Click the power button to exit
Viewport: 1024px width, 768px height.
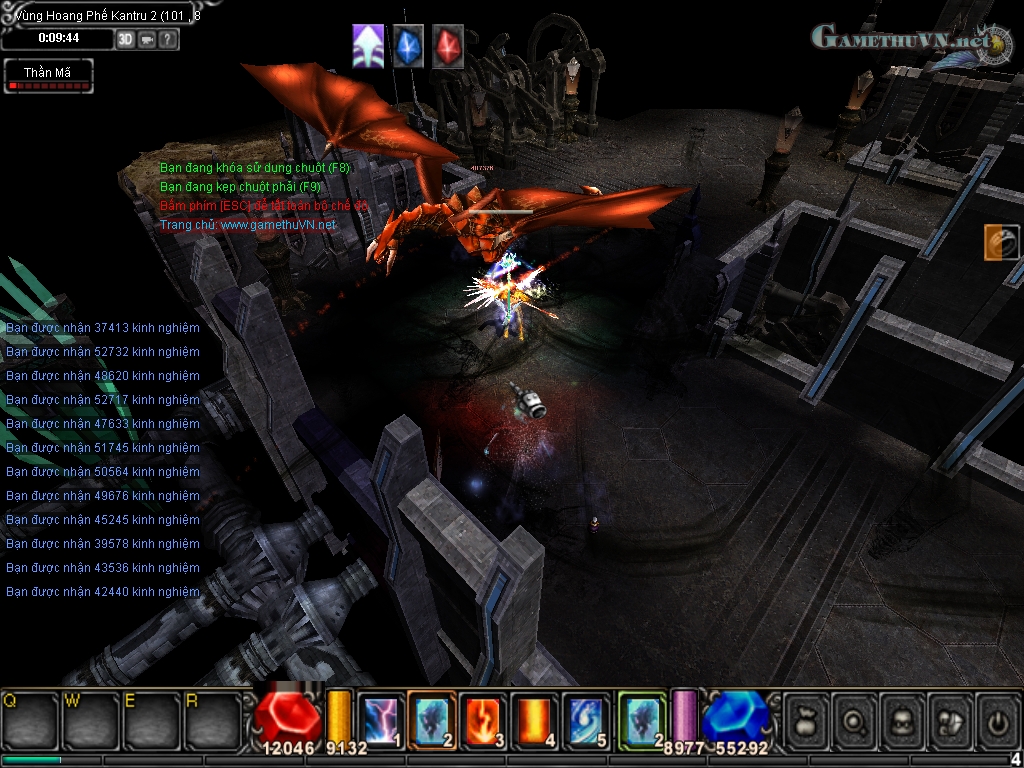[x=998, y=720]
